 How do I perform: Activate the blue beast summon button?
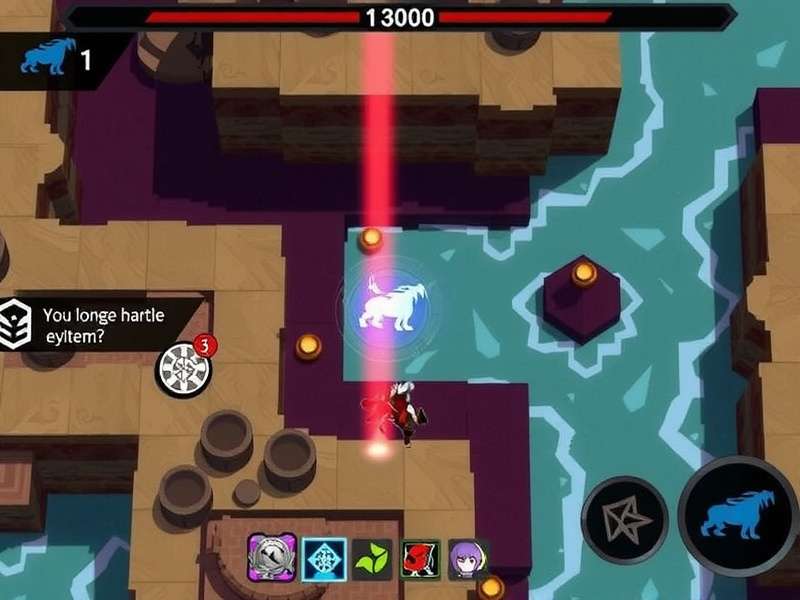click(738, 516)
